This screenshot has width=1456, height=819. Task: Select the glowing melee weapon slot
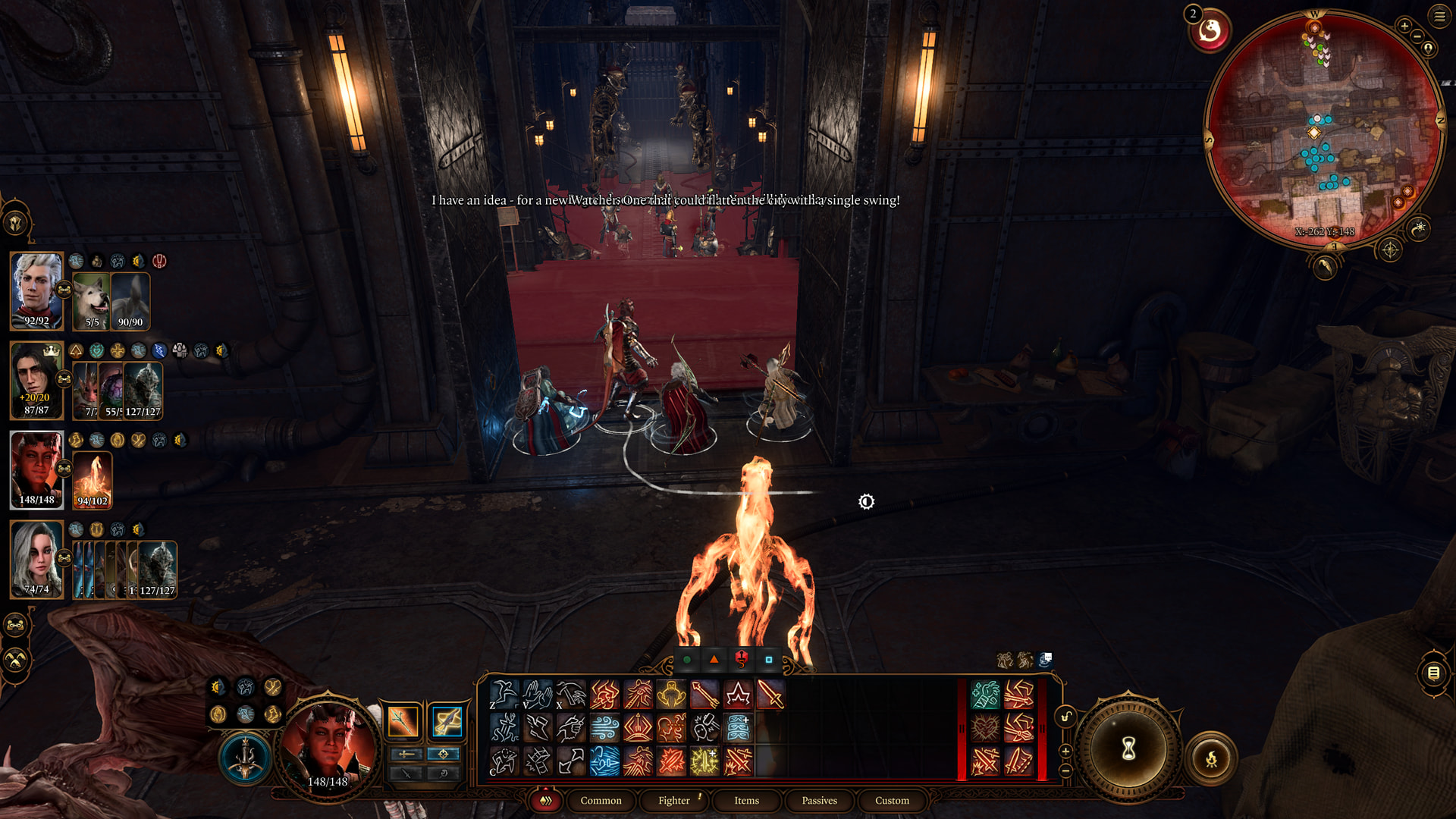click(x=403, y=721)
